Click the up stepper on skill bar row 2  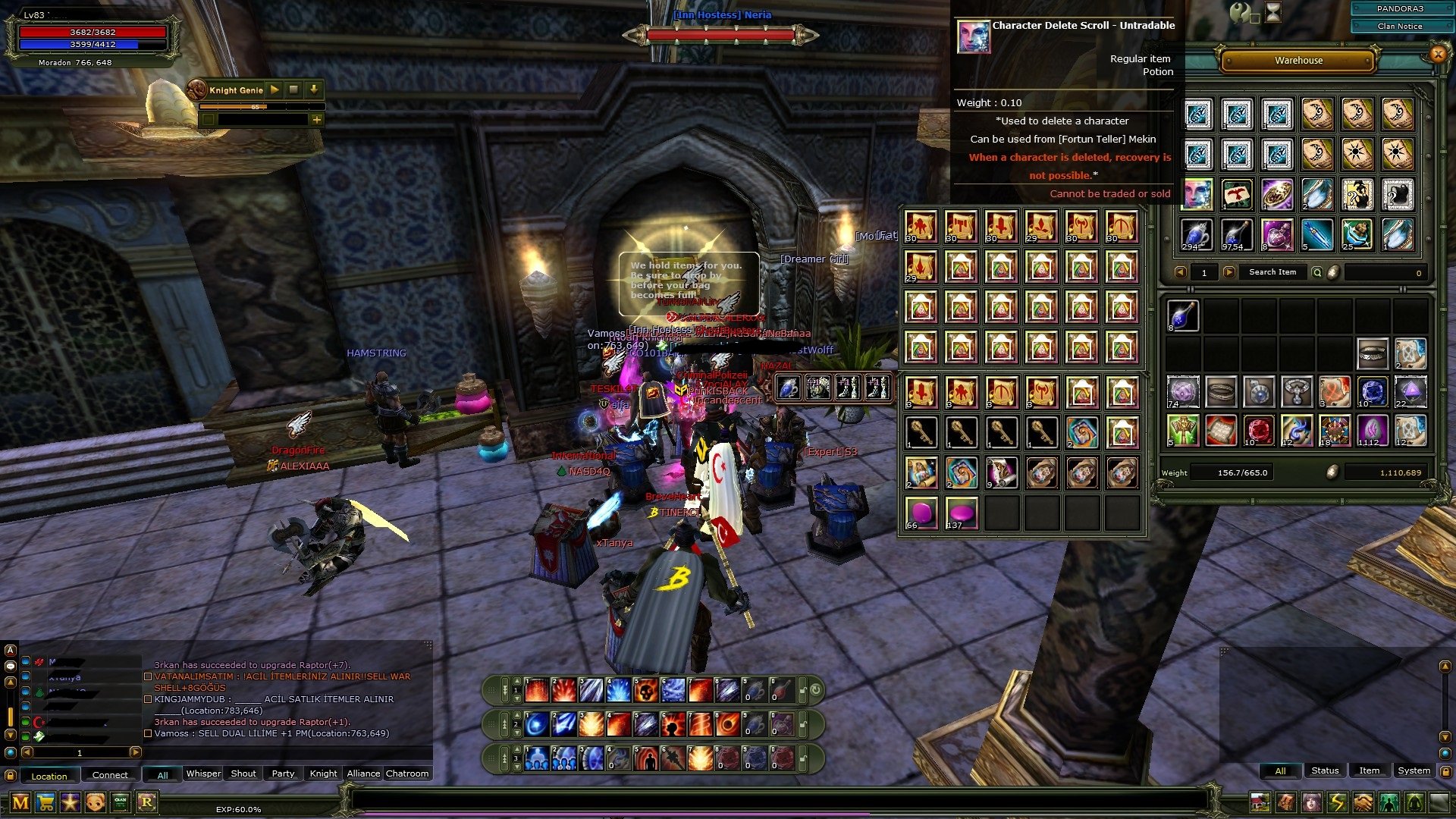click(x=517, y=715)
